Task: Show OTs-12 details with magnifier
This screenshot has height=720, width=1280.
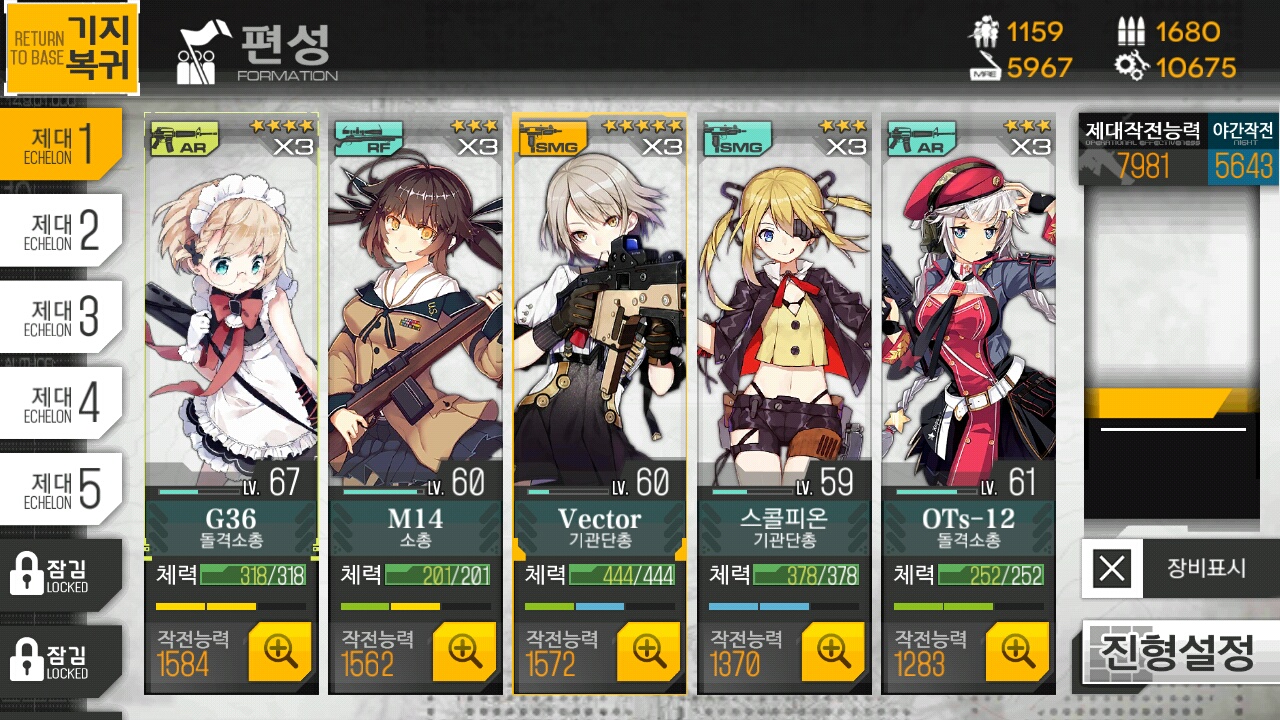Action: click(1017, 651)
